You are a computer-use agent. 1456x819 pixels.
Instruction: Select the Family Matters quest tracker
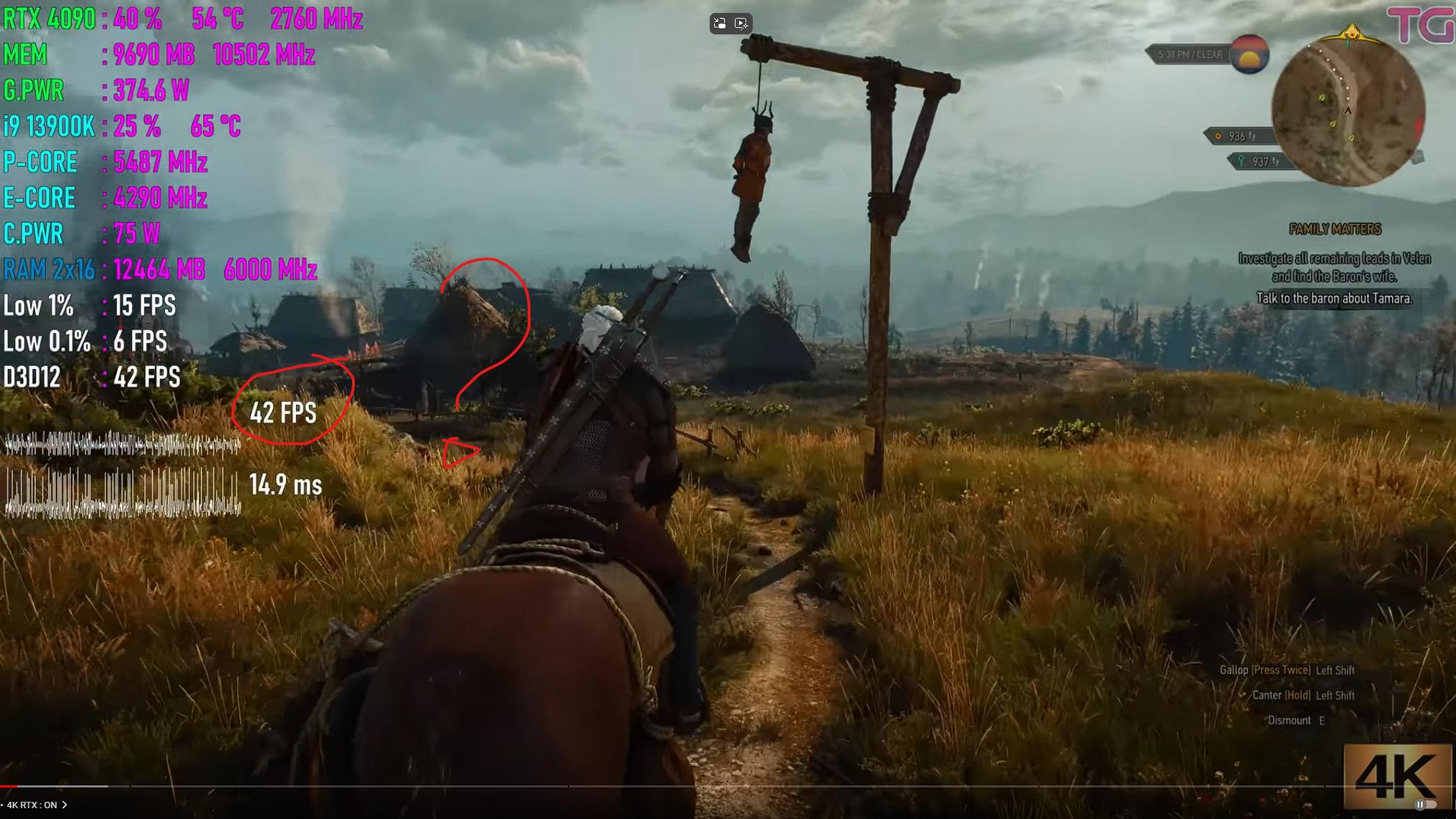click(1335, 229)
